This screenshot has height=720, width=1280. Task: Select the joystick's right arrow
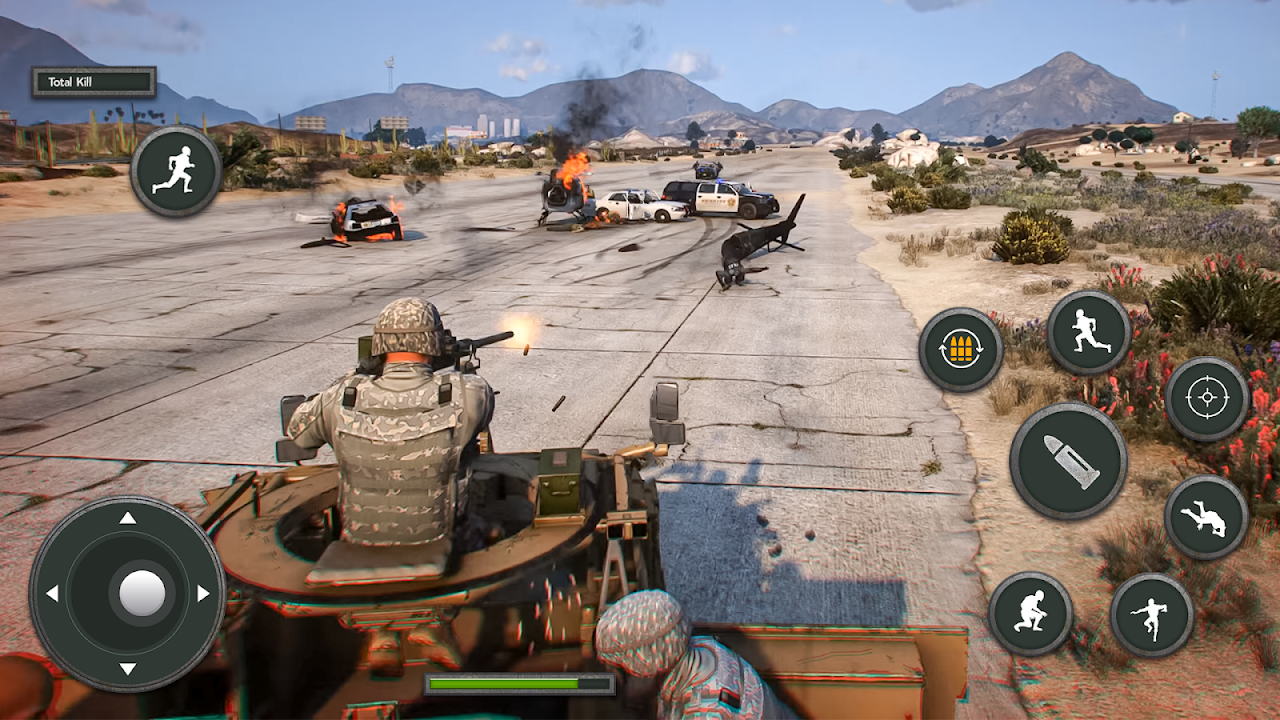[203, 593]
